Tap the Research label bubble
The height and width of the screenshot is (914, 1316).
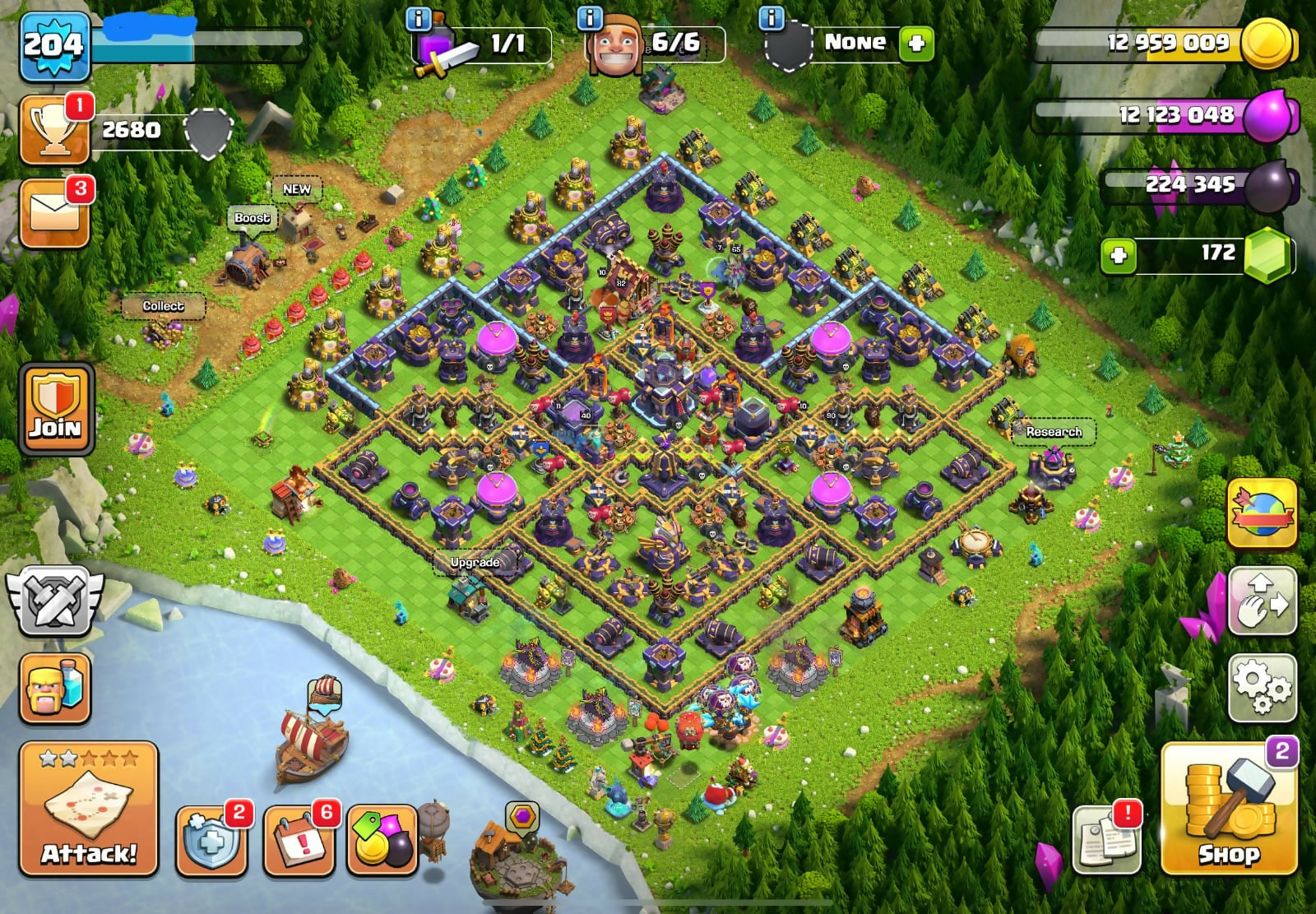coord(1054,432)
